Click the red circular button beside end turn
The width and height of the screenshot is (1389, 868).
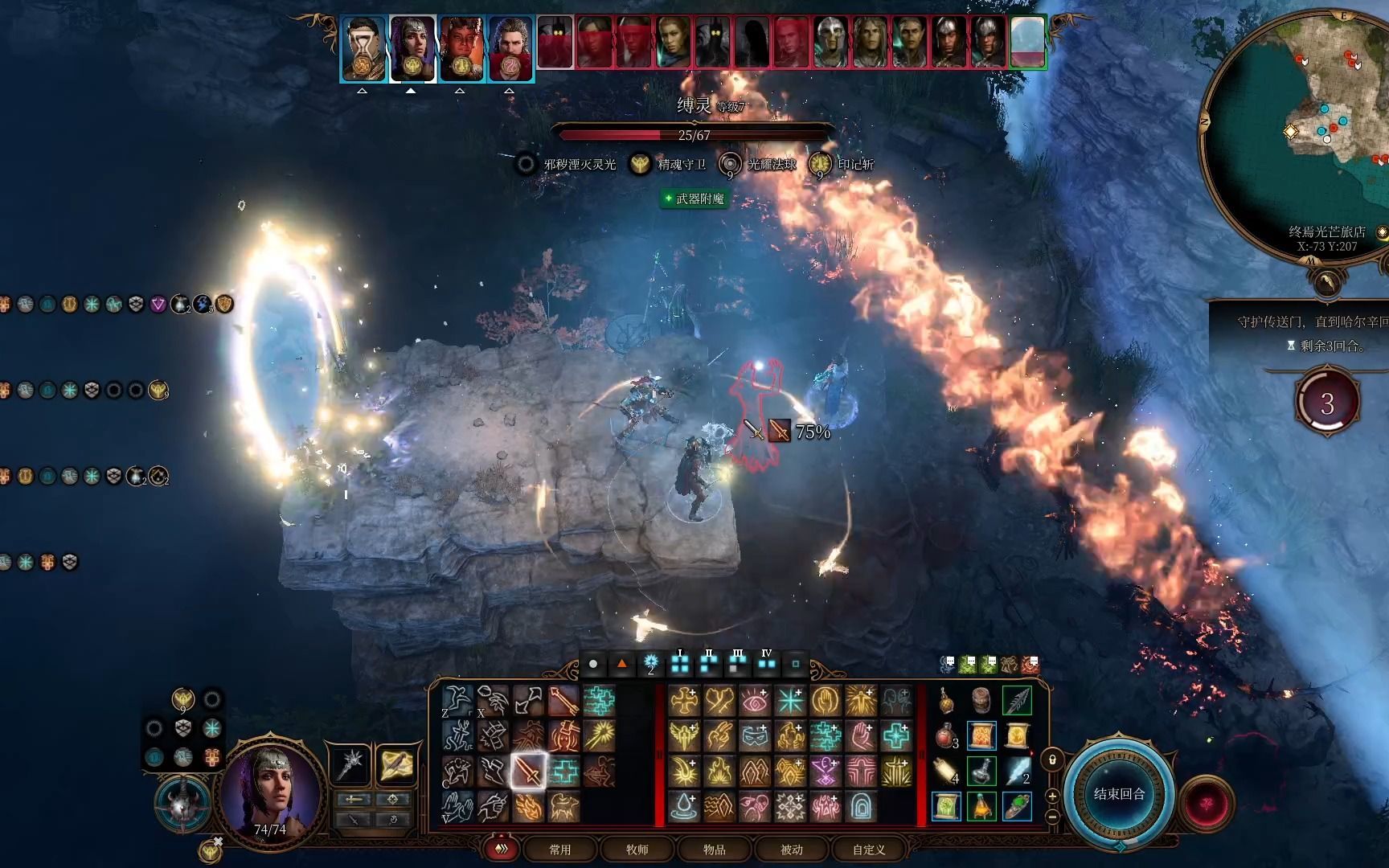pos(1207,804)
